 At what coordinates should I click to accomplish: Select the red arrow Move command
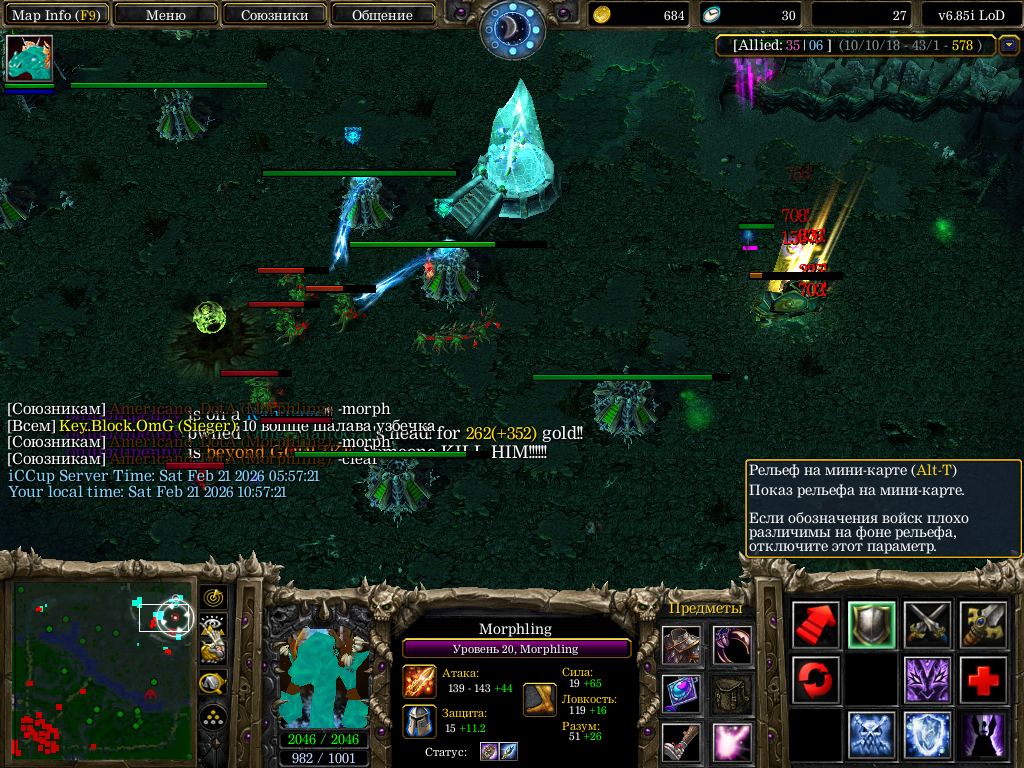coord(816,625)
